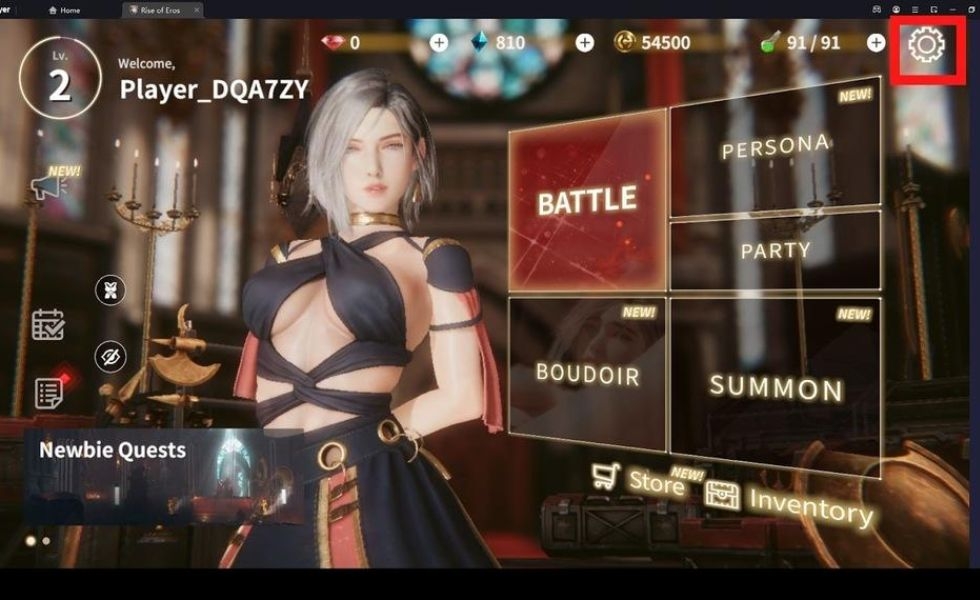980x600 pixels.
Task: Refill green stamina with plus button
Action: [x=875, y=43]
